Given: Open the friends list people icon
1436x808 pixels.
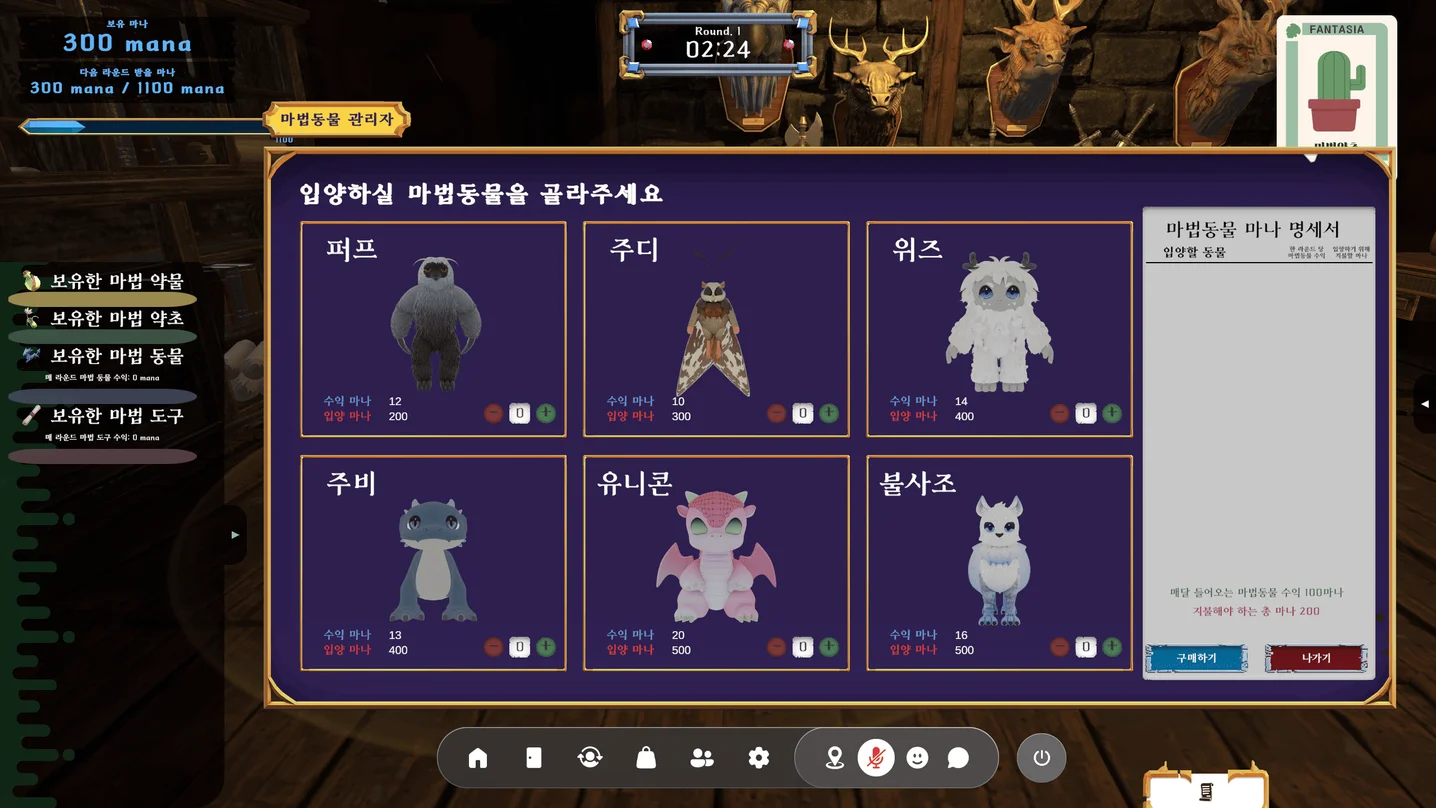Looking at the screenshot, I should coord(702,757).
